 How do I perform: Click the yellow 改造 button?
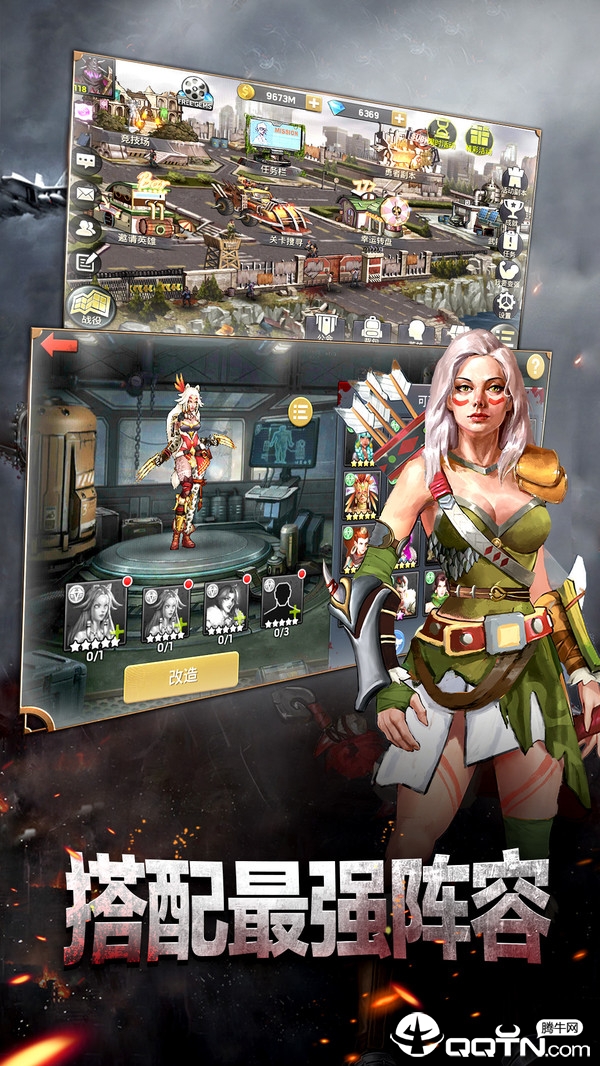(181, 675)
